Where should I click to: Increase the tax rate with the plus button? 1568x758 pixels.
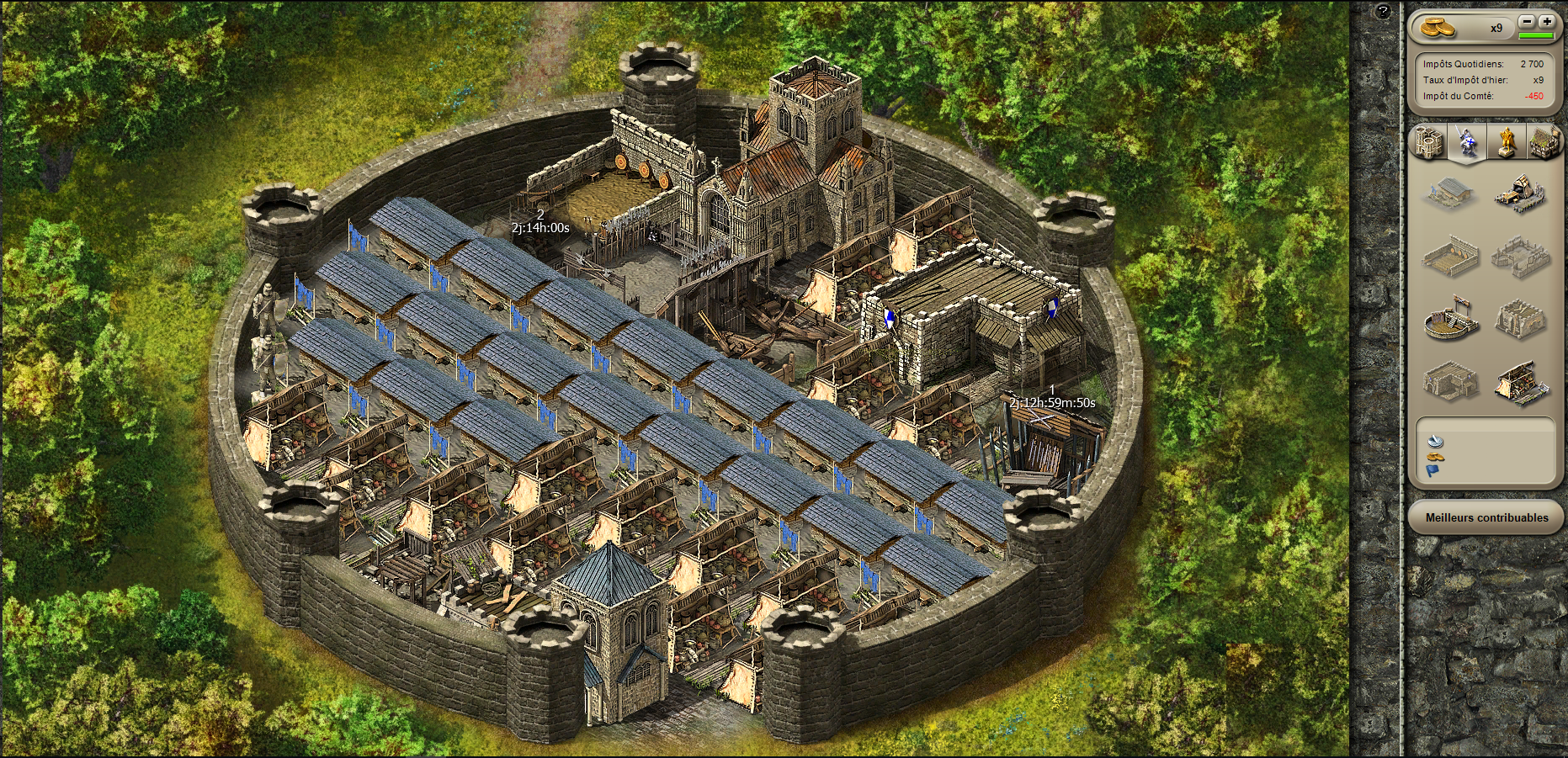1547,22
